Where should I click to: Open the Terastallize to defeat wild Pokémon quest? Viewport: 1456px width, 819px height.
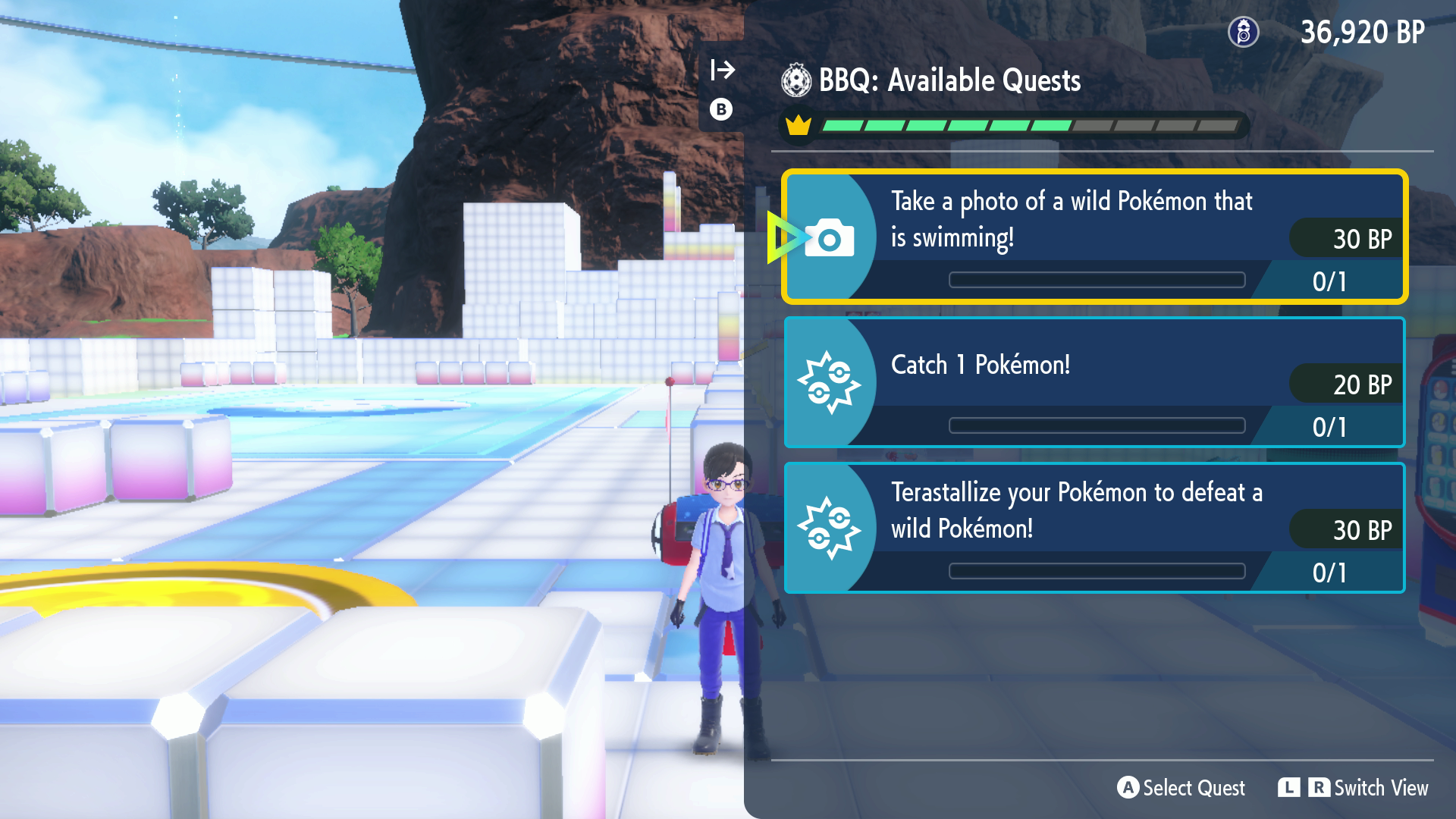[x=1094, y=528]
